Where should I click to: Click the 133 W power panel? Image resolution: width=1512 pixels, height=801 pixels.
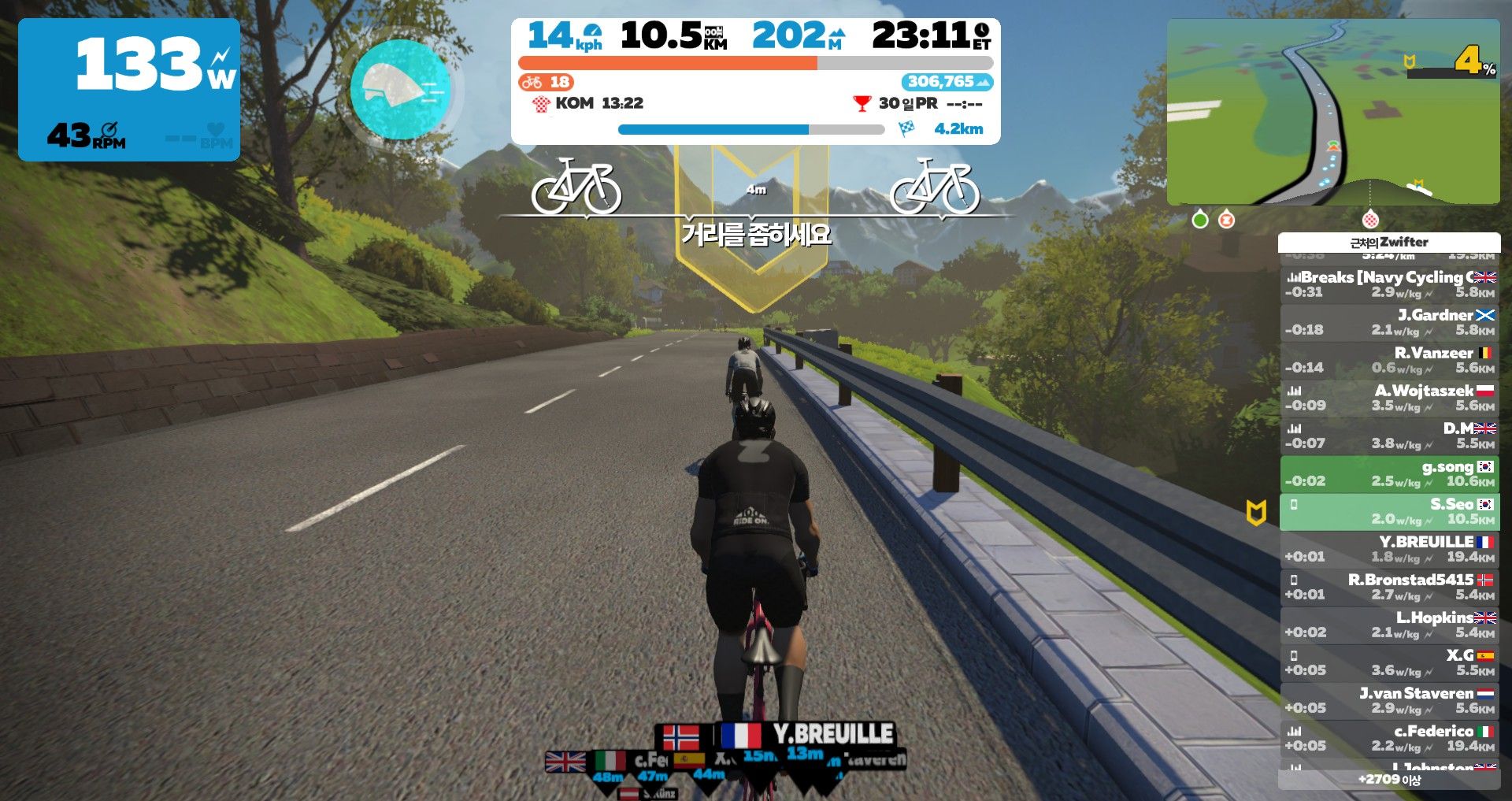[x=129, y=89]
